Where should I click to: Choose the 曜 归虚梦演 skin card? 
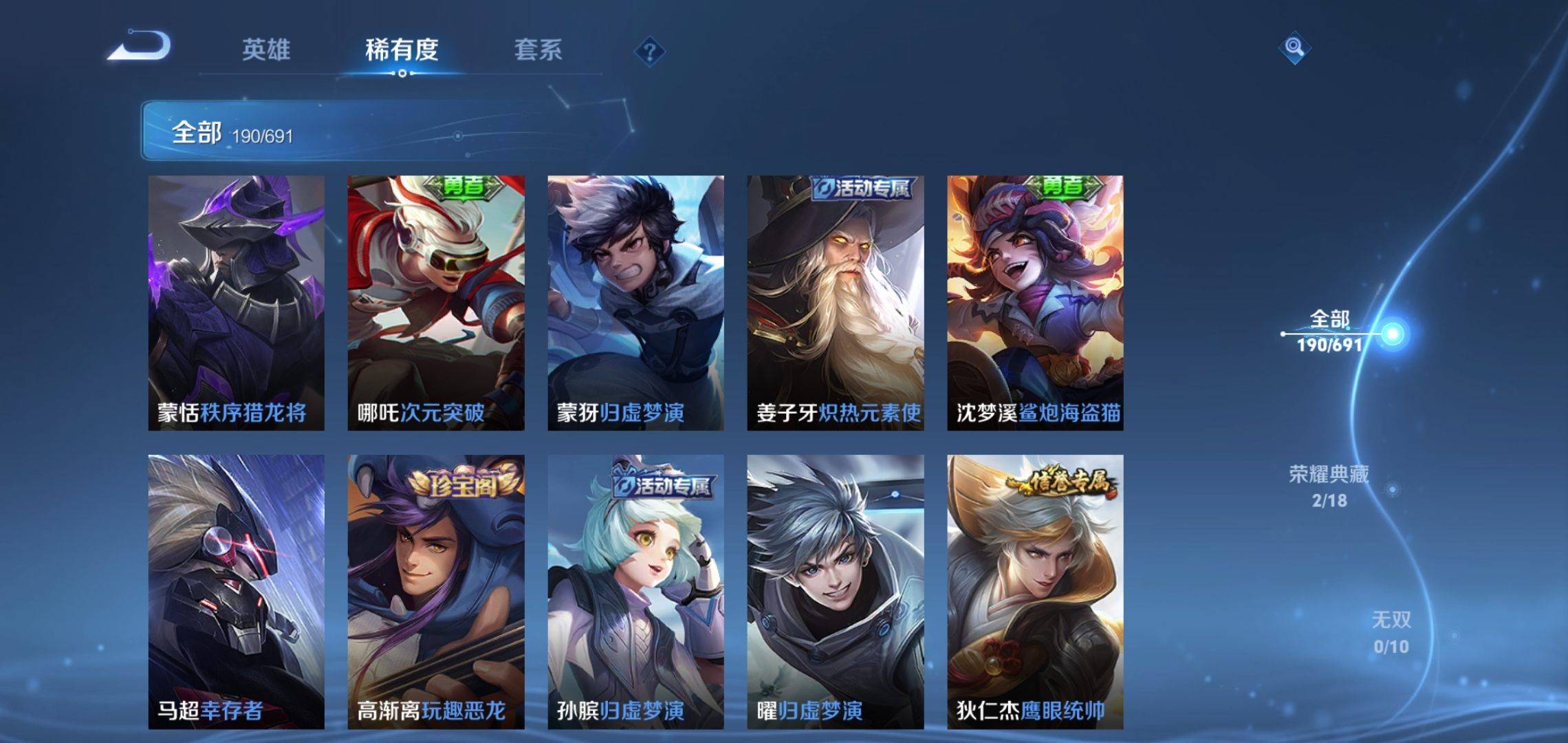click(835, 592)
